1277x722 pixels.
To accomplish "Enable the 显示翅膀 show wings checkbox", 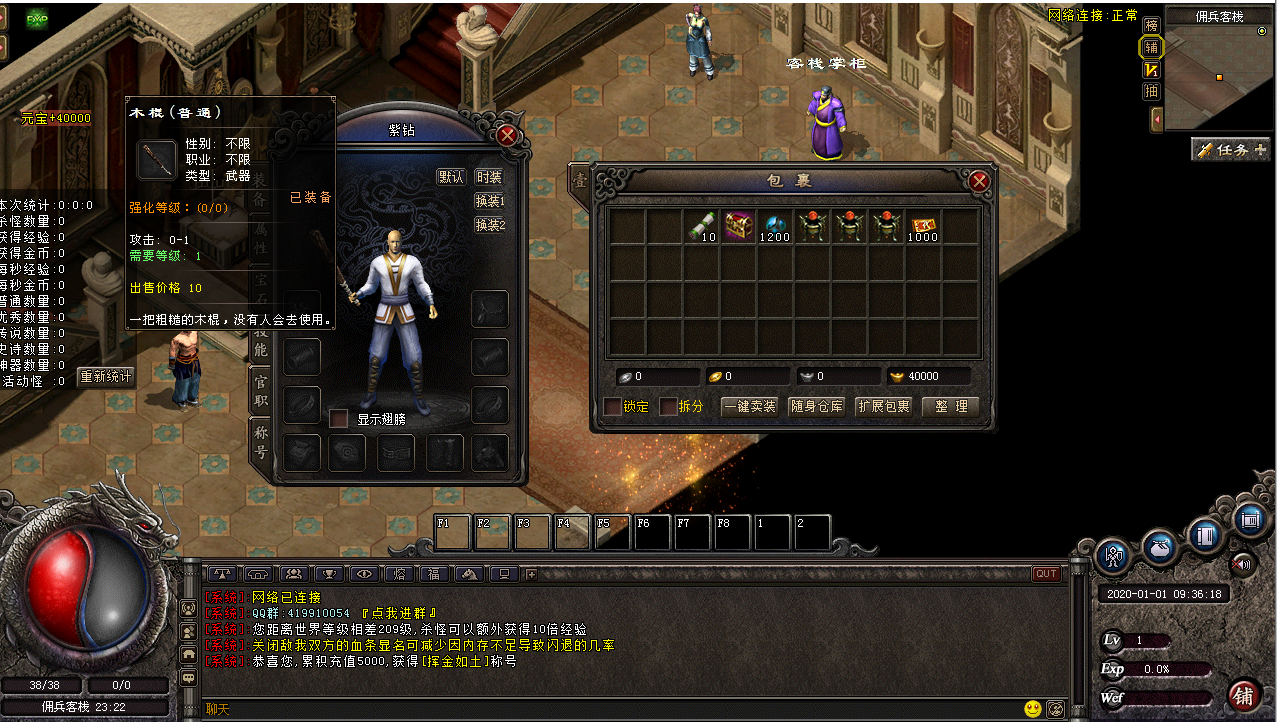I will [339, 418].
